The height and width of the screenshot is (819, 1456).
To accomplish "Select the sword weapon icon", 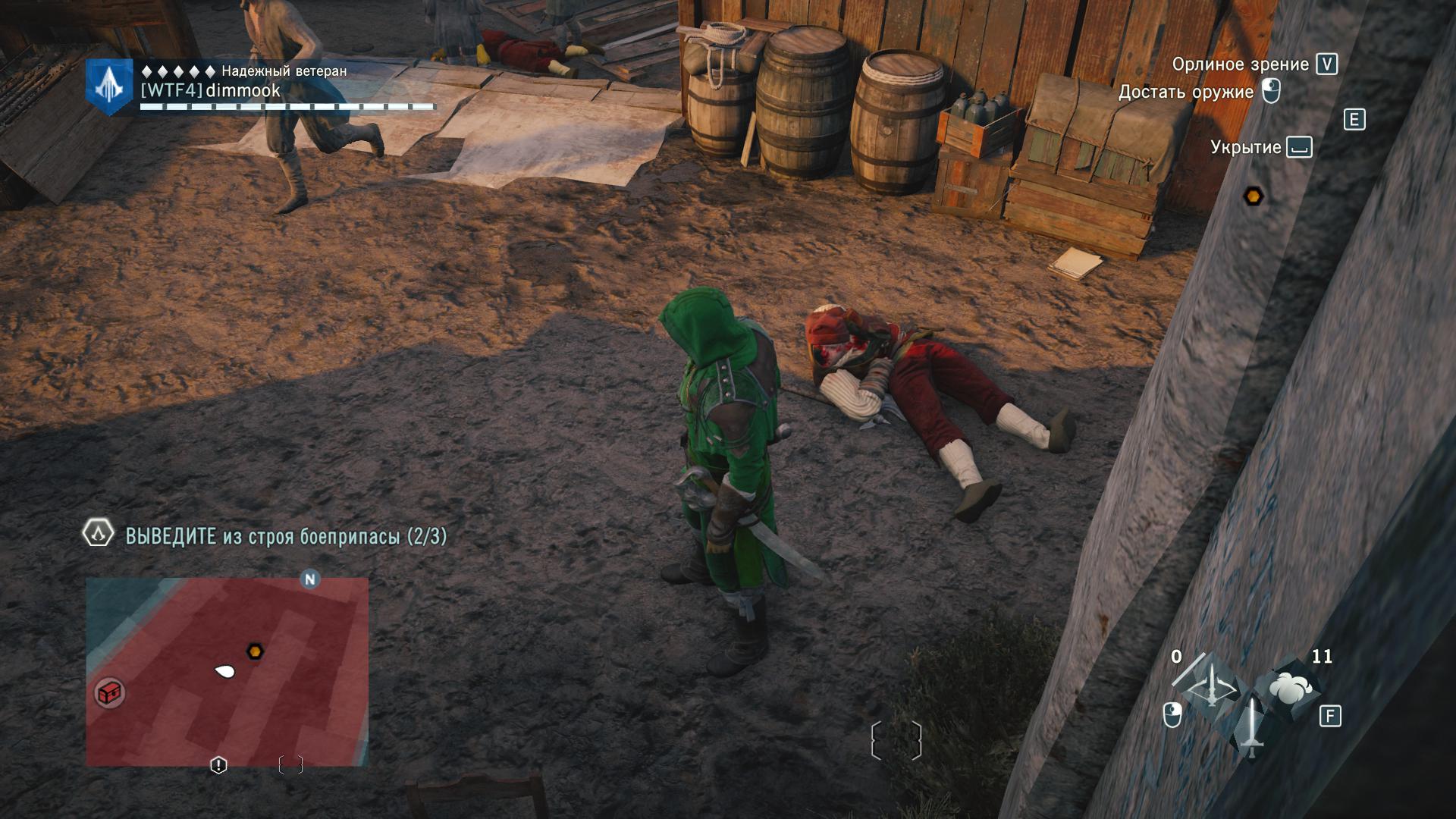I will pyautogui.click(x=1251, y=727).
